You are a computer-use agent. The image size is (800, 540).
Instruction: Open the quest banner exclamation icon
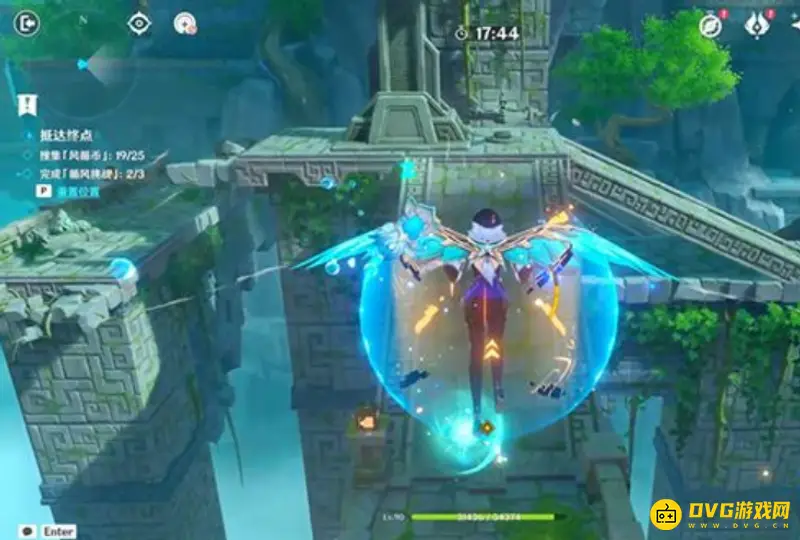(x=27, y=103)
